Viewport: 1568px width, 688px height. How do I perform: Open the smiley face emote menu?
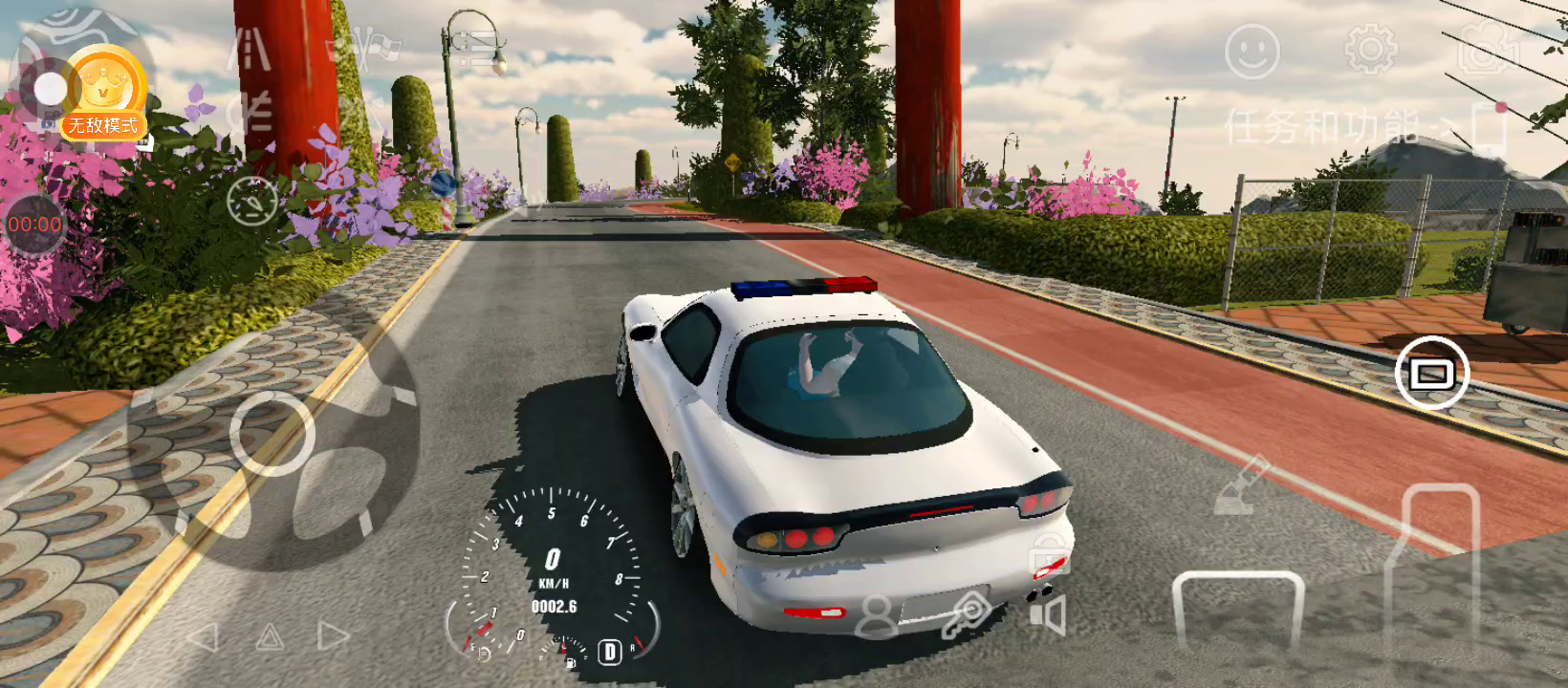(x=1252, y=51)
